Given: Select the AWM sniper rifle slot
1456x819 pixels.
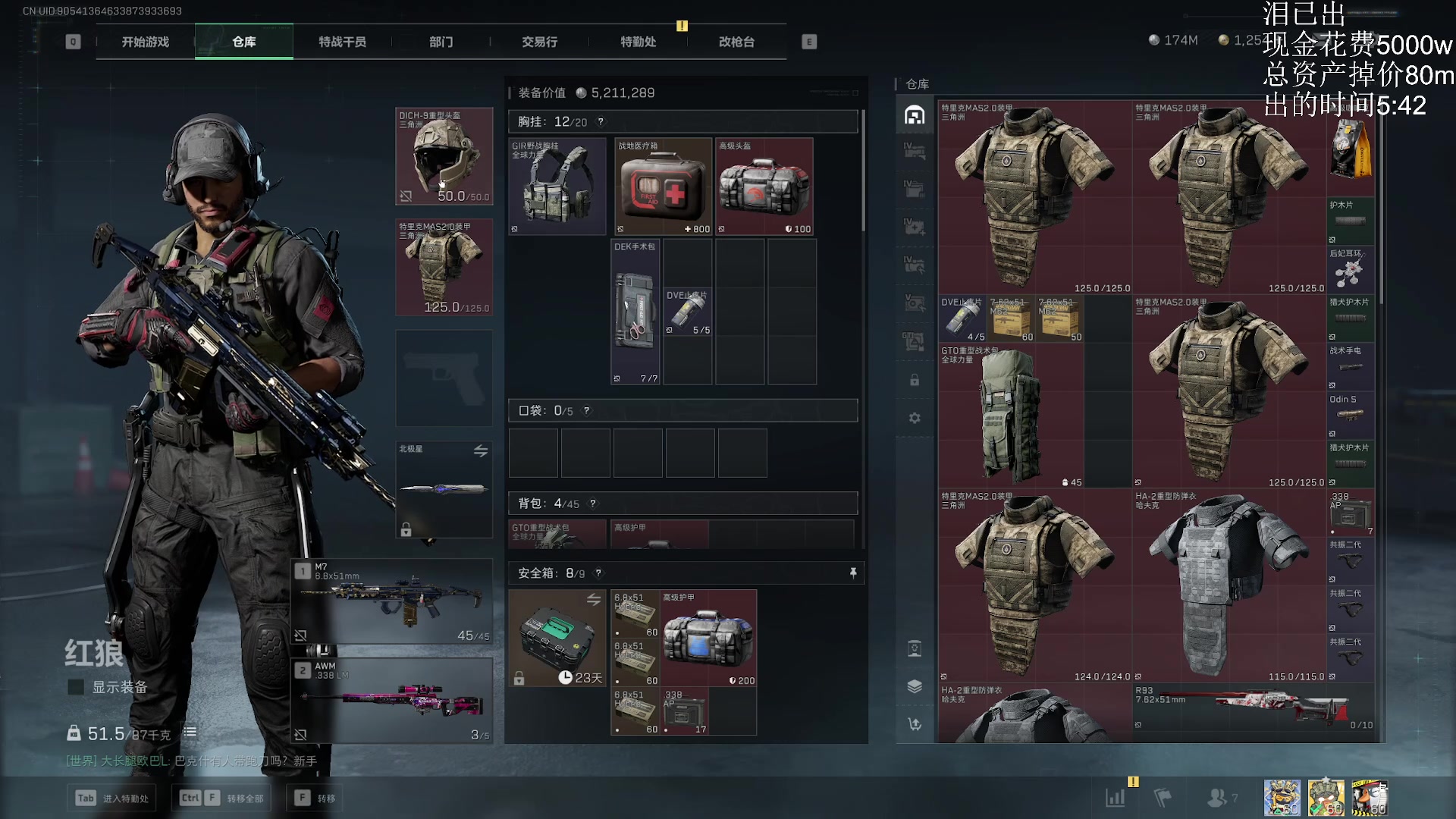Looking at the screenshot, I should pos(393,701).
